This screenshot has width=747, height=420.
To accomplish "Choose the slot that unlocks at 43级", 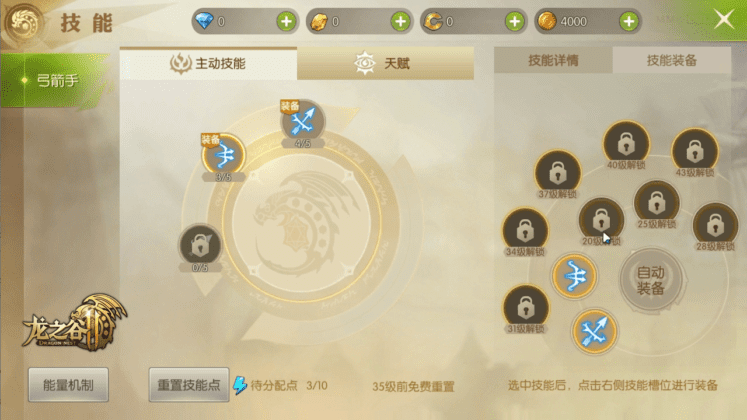I will click(695, 150).
